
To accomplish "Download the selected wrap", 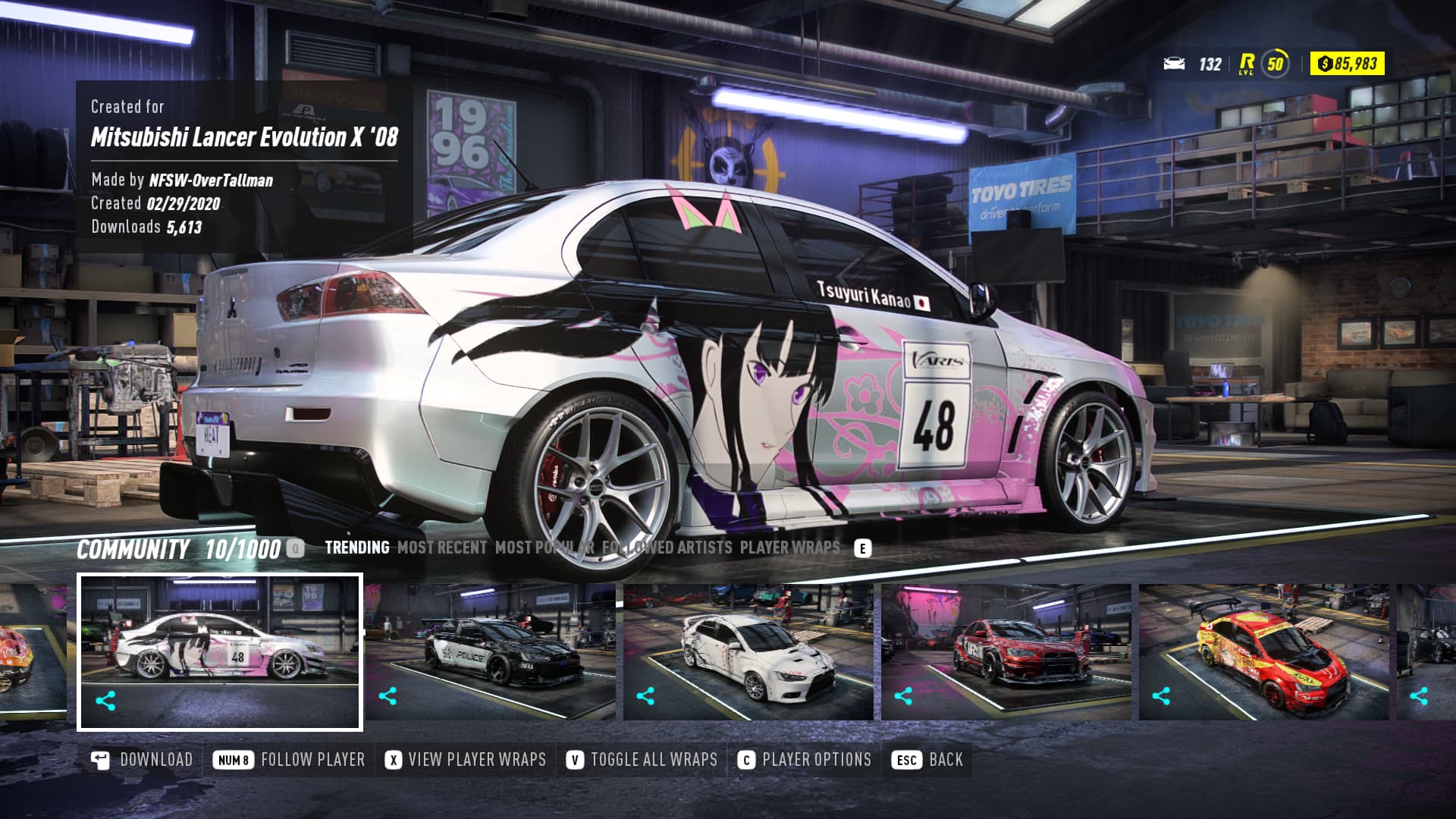I will pos(143,760).
